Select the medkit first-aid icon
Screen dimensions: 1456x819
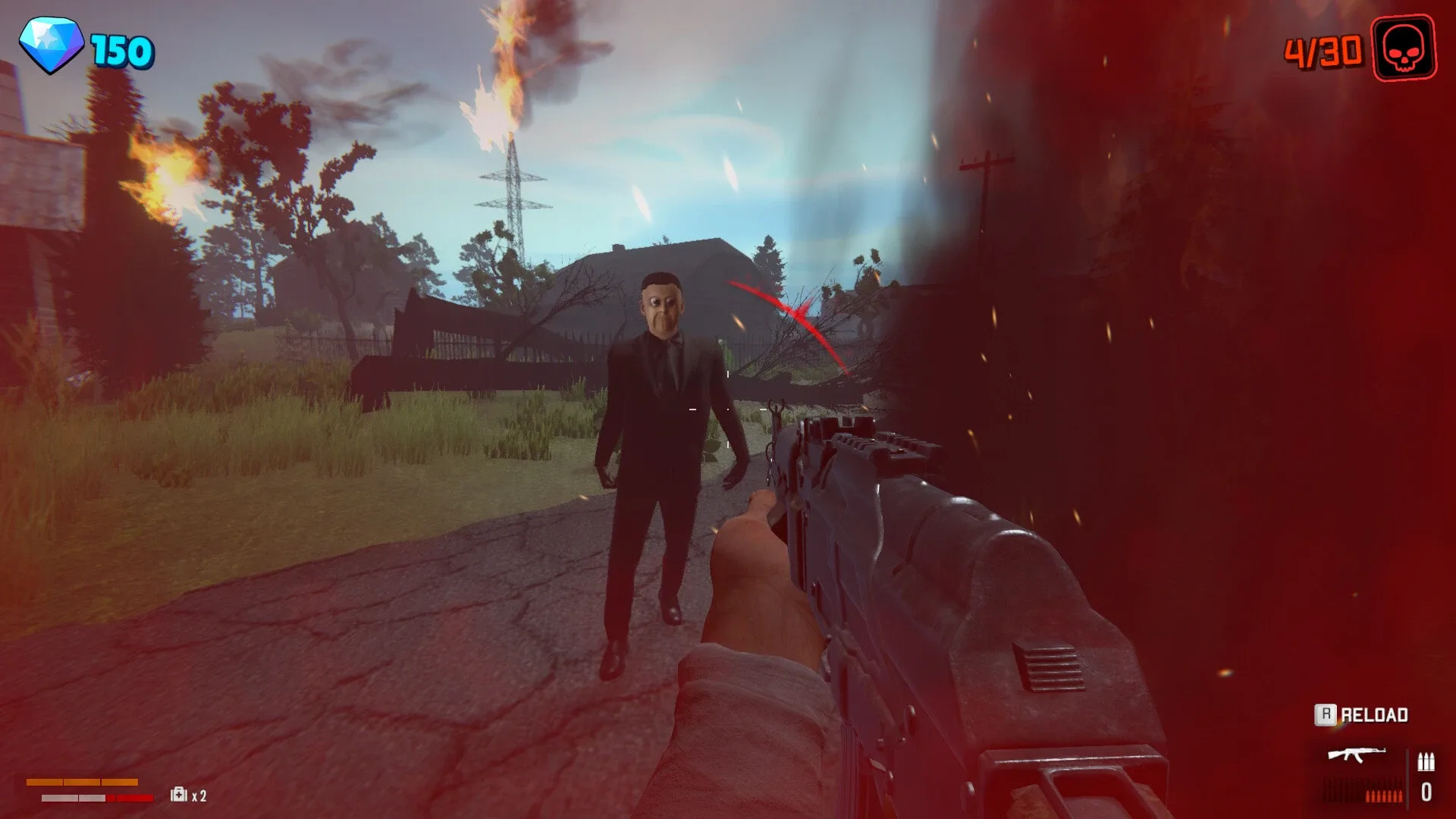(178, 795)
